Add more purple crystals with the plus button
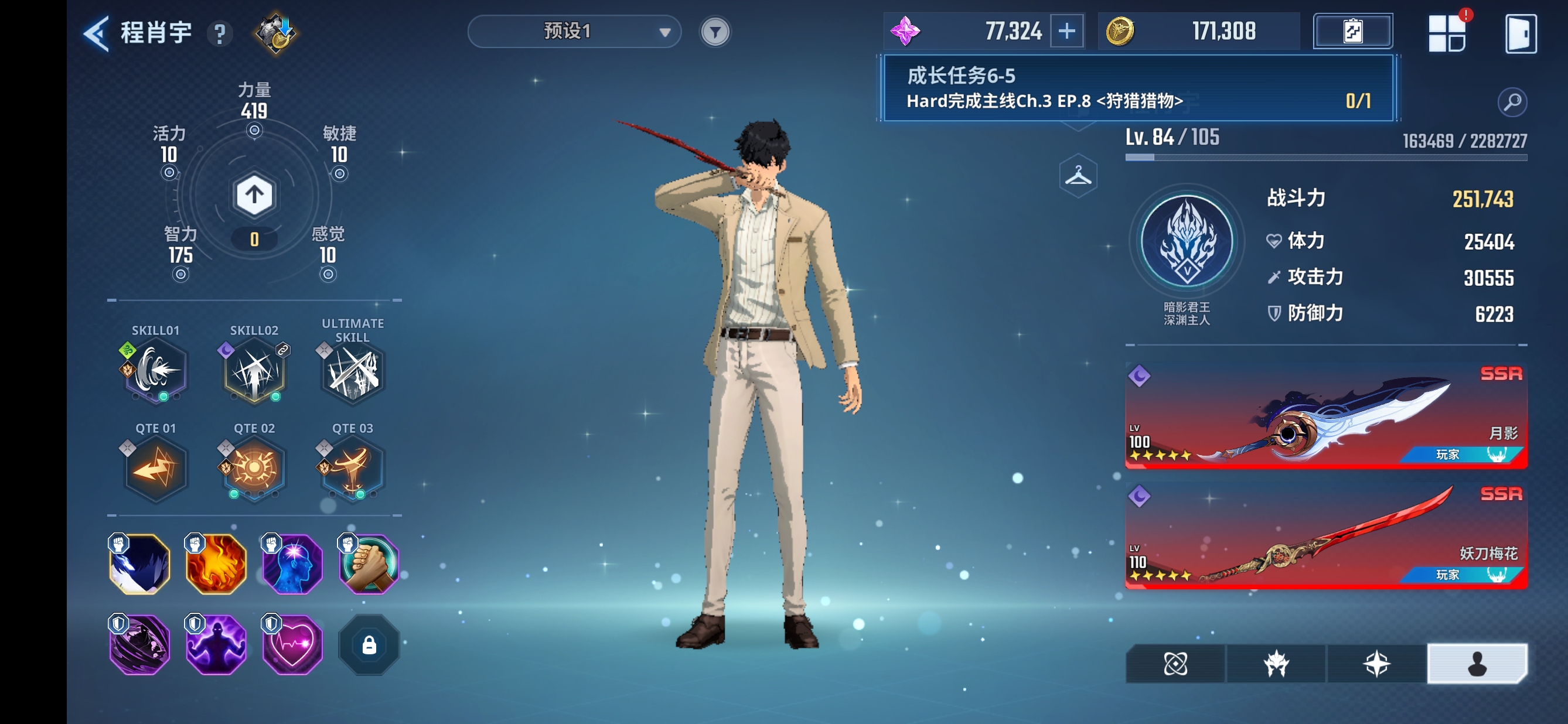 coord(1066,32)
